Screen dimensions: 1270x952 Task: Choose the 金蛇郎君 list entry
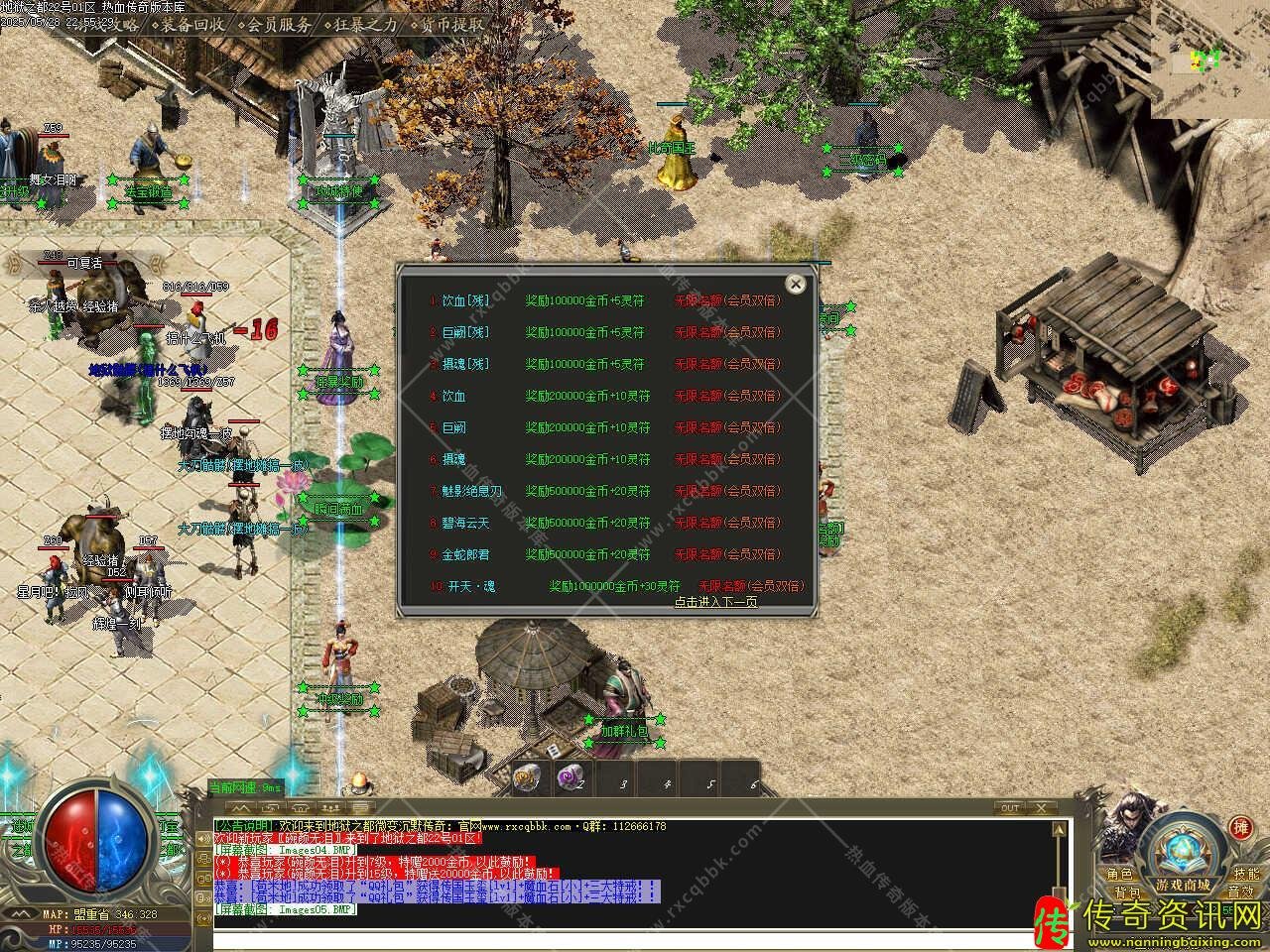465,554
